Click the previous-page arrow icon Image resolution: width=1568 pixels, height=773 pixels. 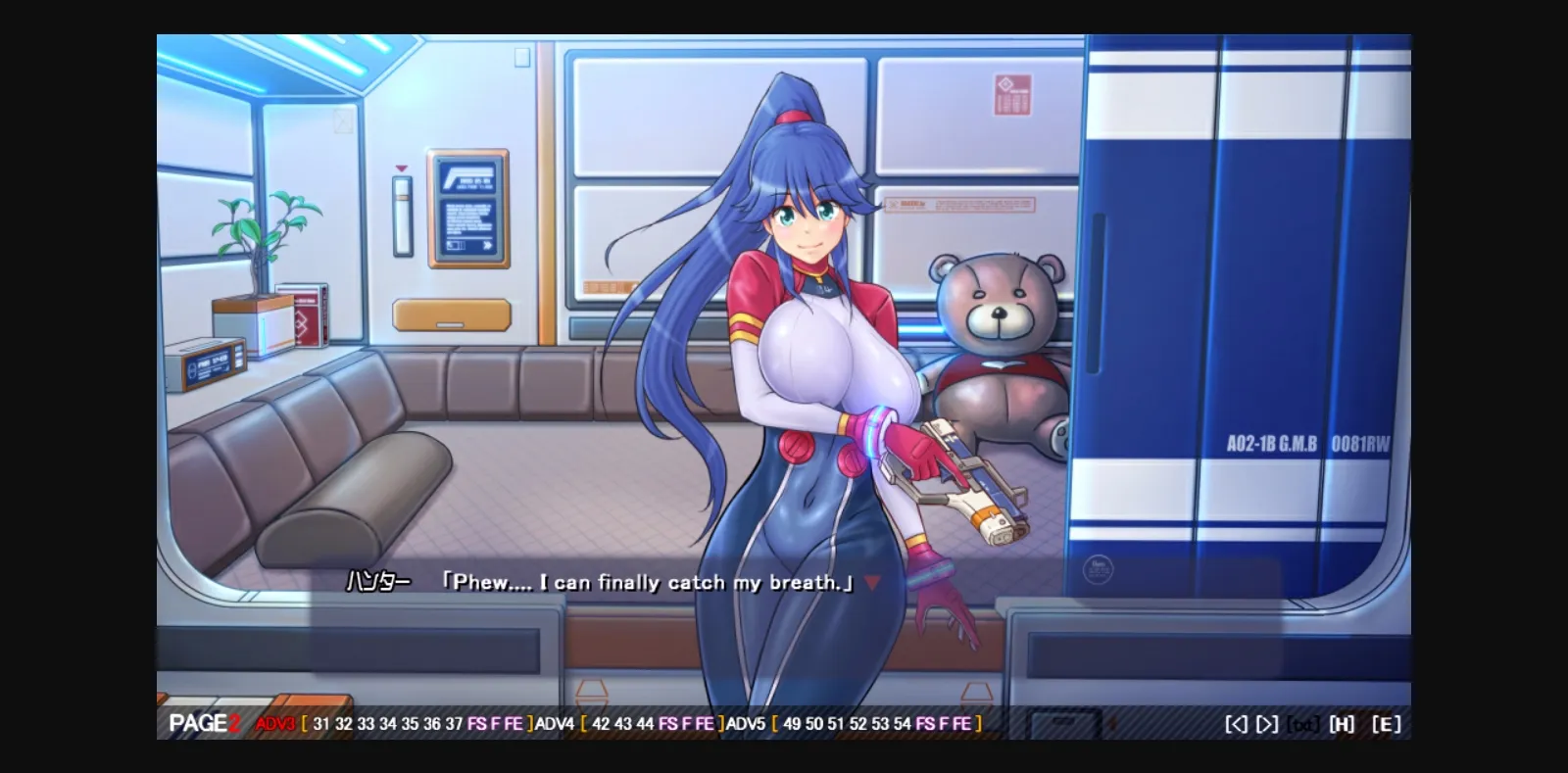coord(1237,723)
